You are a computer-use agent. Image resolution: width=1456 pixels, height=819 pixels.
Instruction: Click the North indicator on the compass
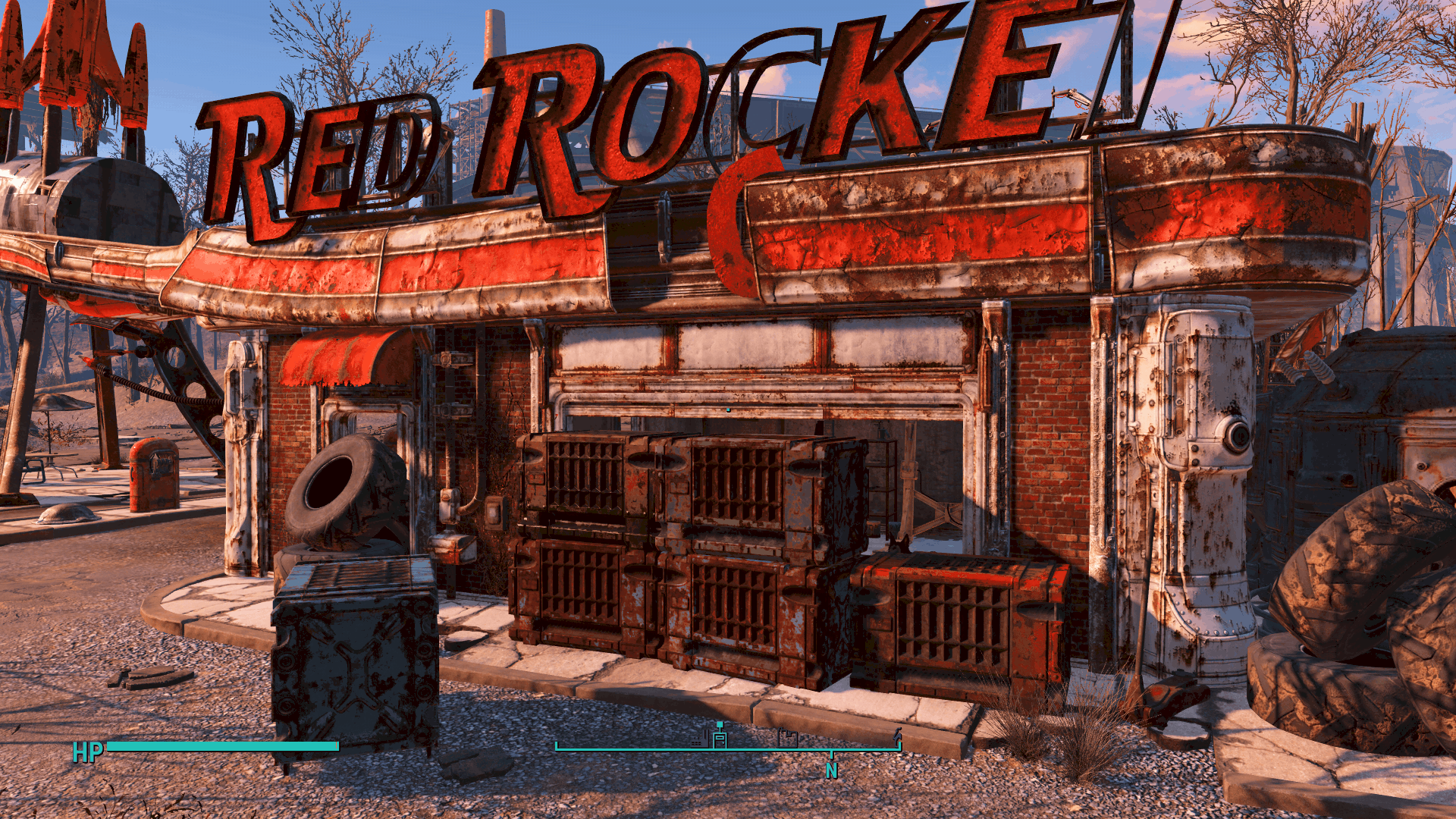[832, 770]
